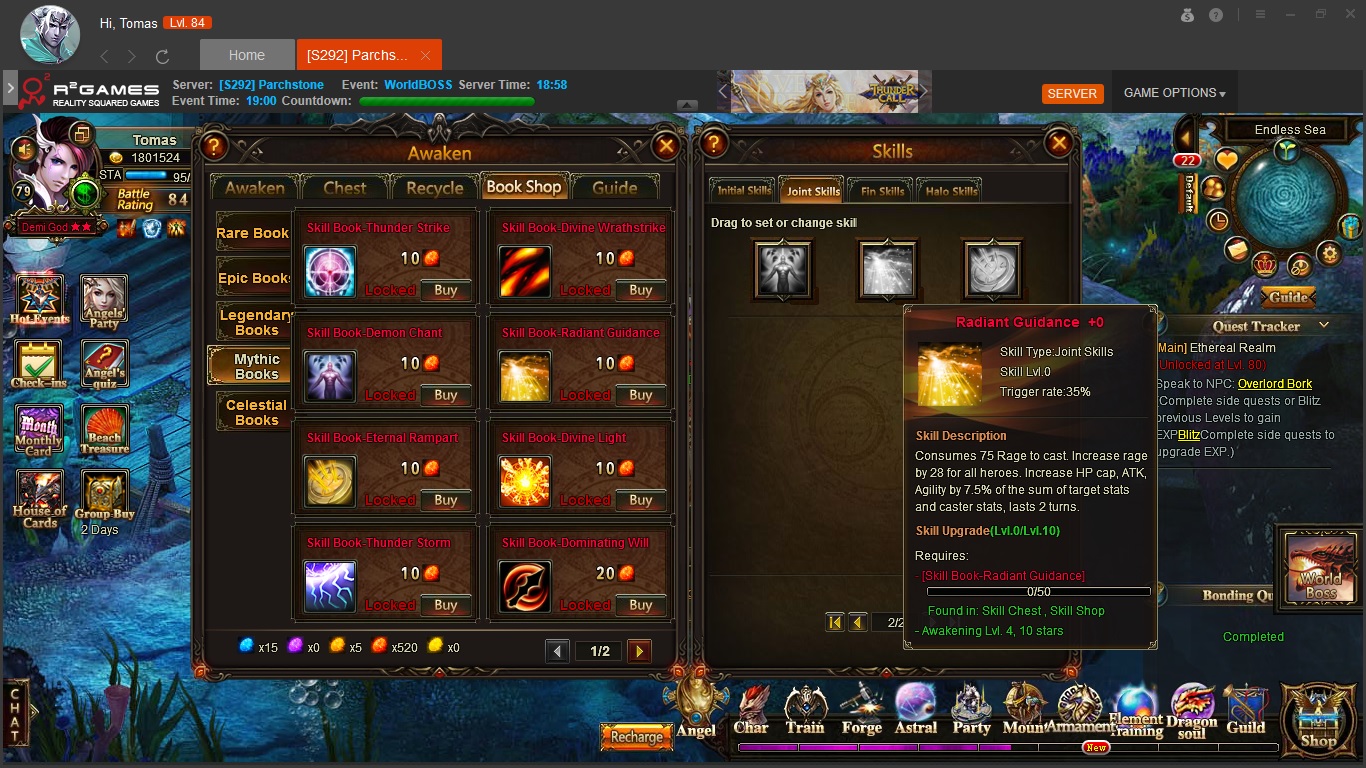Image resolution: width=1366 pixels, height=768 pixels.
Task: Select the Celestial Books category
Action: [255, 412]
